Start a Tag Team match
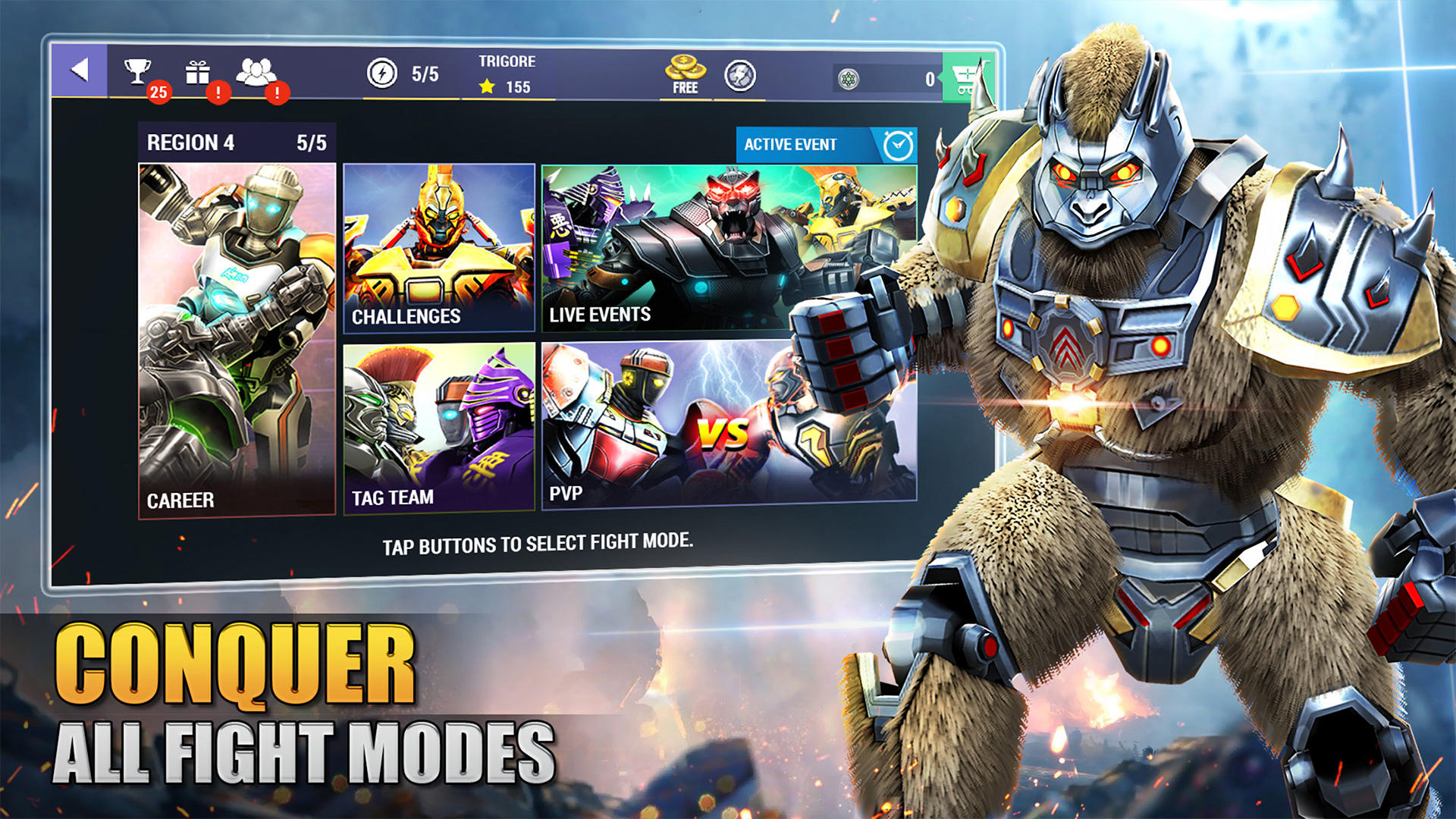This screenshot has width=1456, height=819. (438, 432)
